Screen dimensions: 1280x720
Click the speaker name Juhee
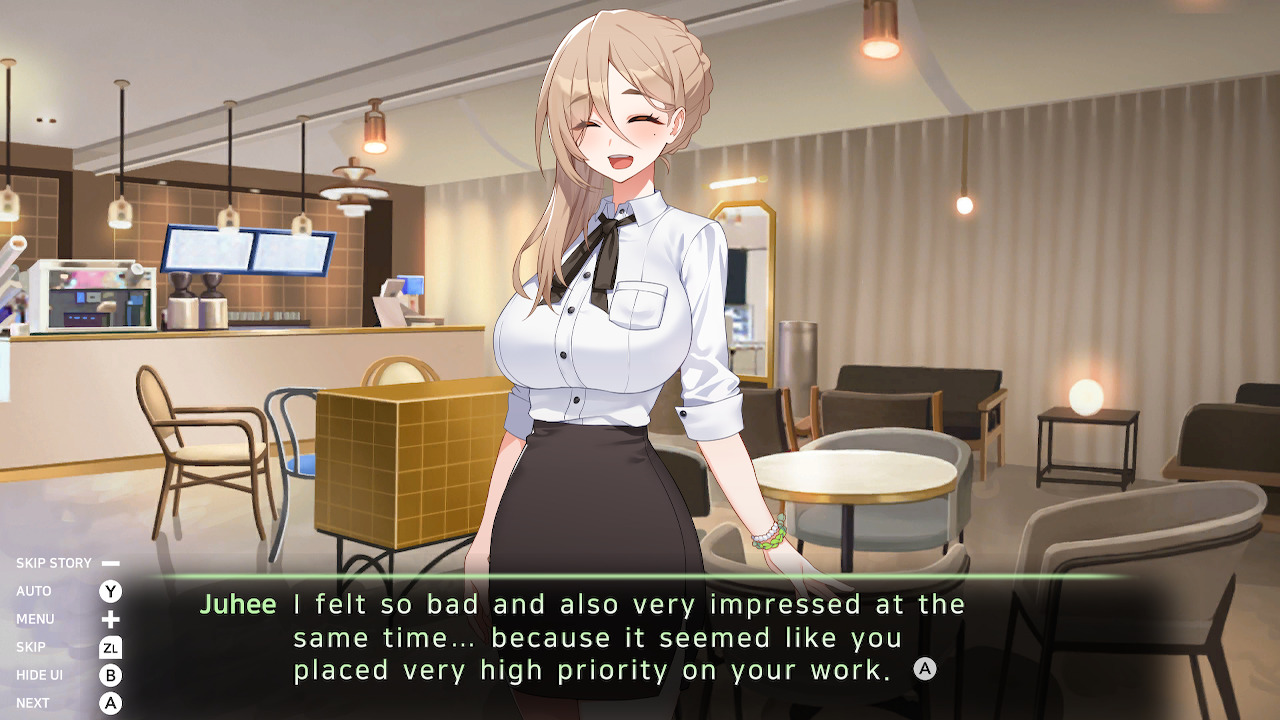click(x=237, y=604)
